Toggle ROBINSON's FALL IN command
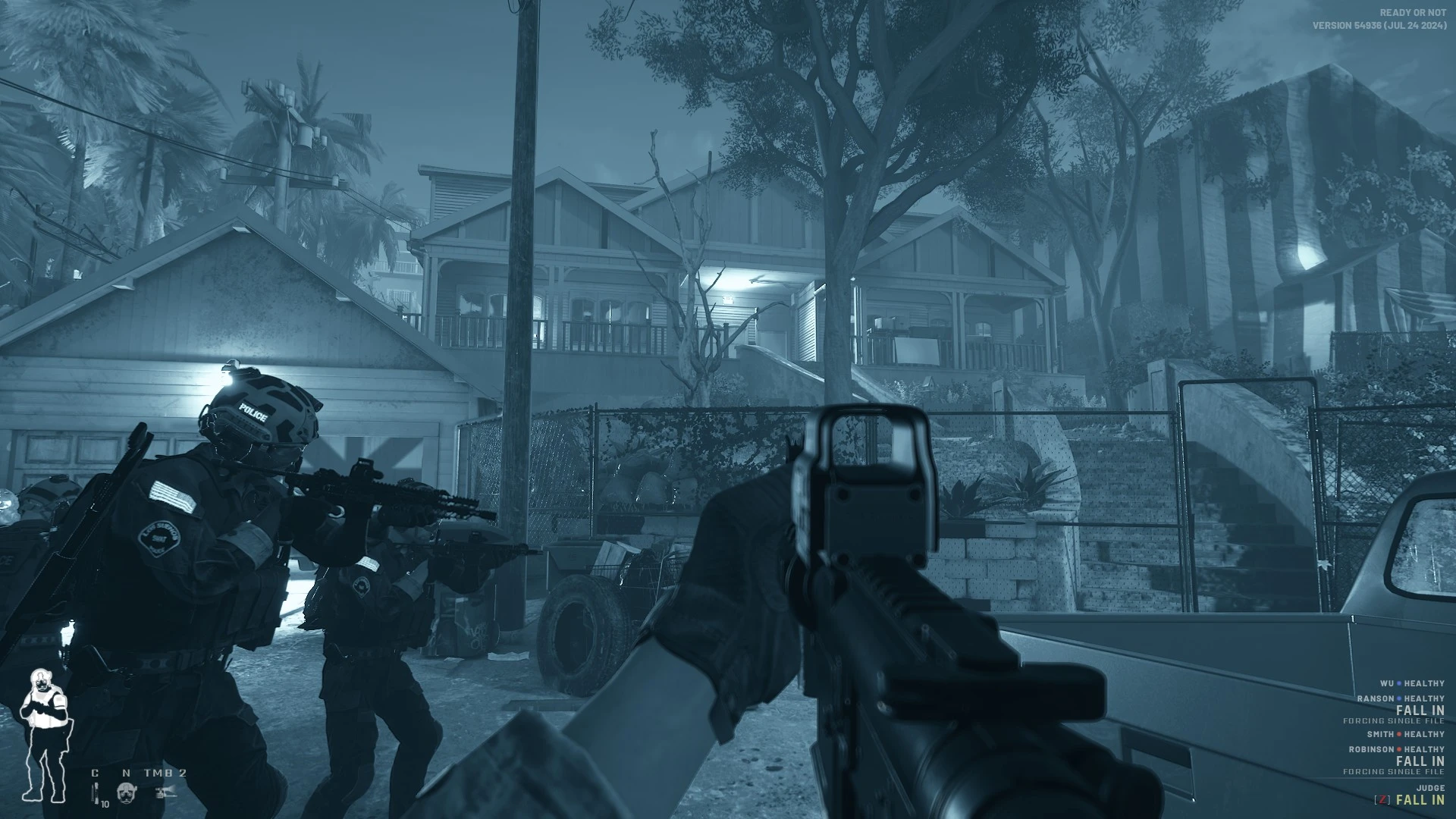1456x819 pixels. [x=1420, y=761]
